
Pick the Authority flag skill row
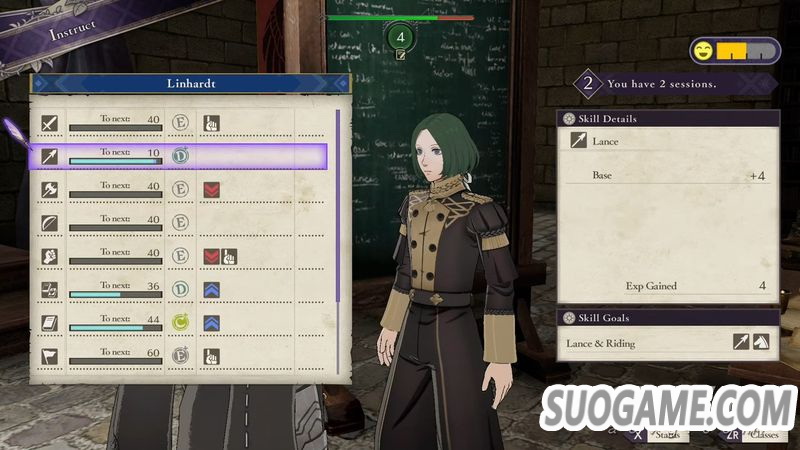tap(180, 355)
